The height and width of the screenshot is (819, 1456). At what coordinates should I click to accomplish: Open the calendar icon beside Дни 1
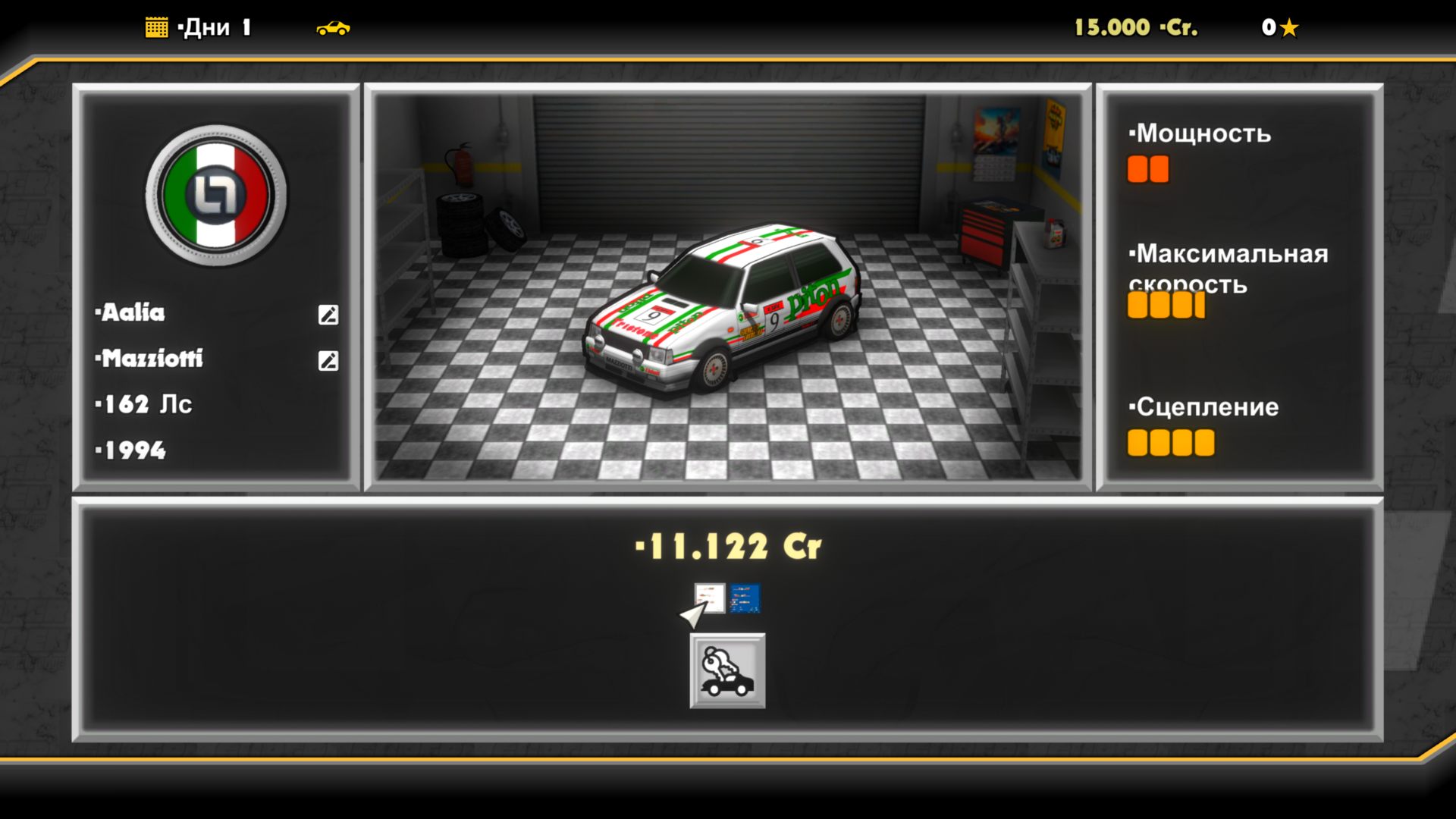156,27
